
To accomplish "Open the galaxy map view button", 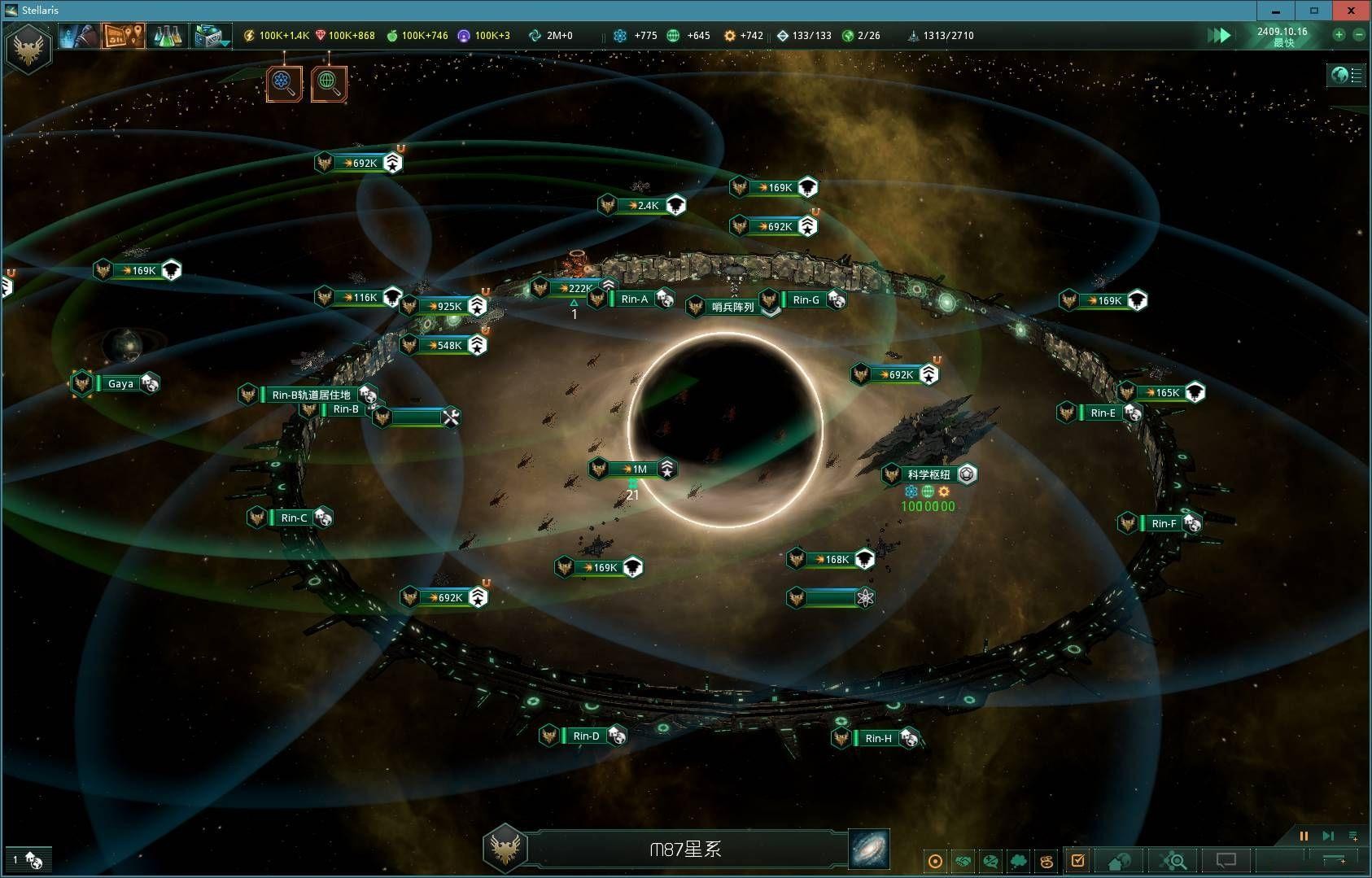I will click(868, 849).
